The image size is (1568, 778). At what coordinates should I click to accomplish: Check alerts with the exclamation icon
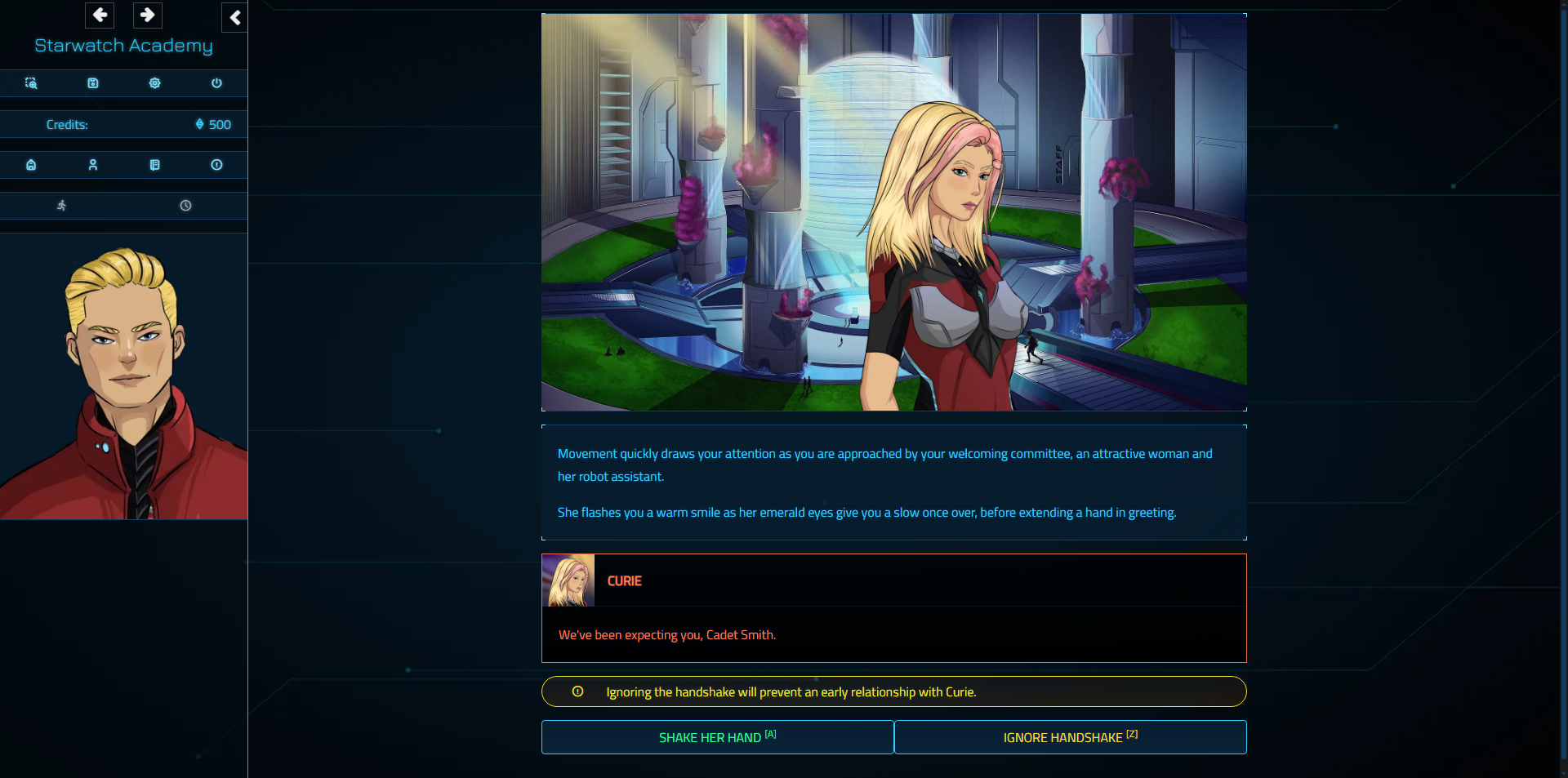[216, 164]
